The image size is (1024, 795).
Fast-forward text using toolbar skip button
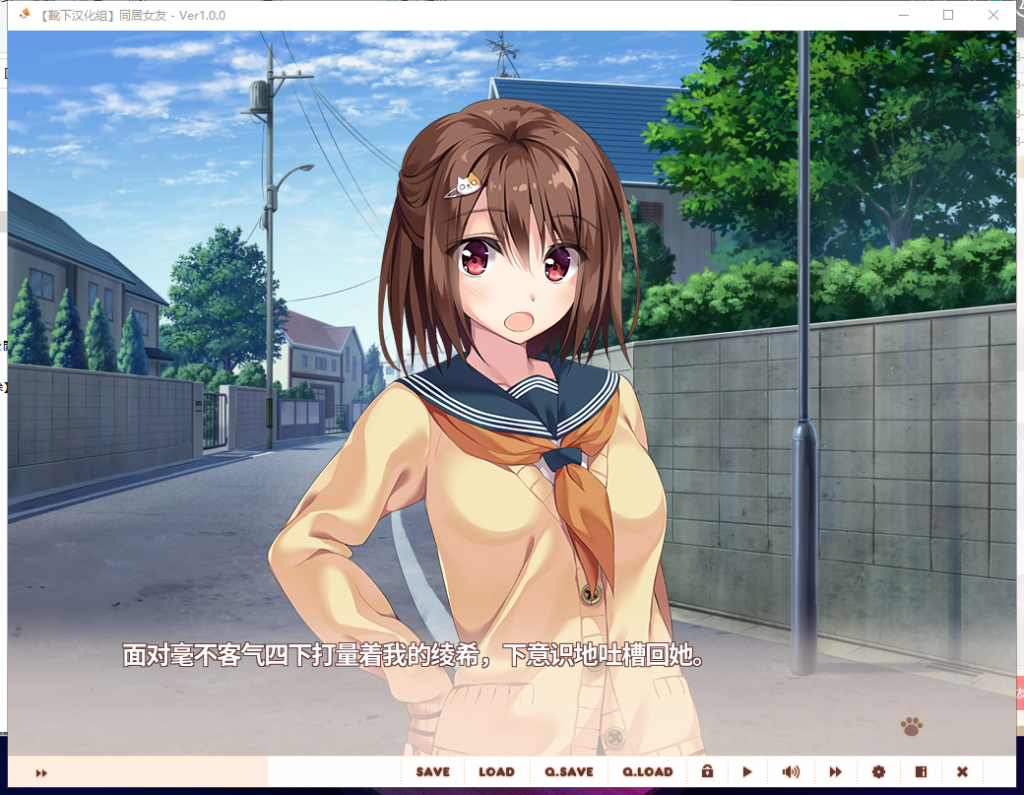tap(835, 772)
